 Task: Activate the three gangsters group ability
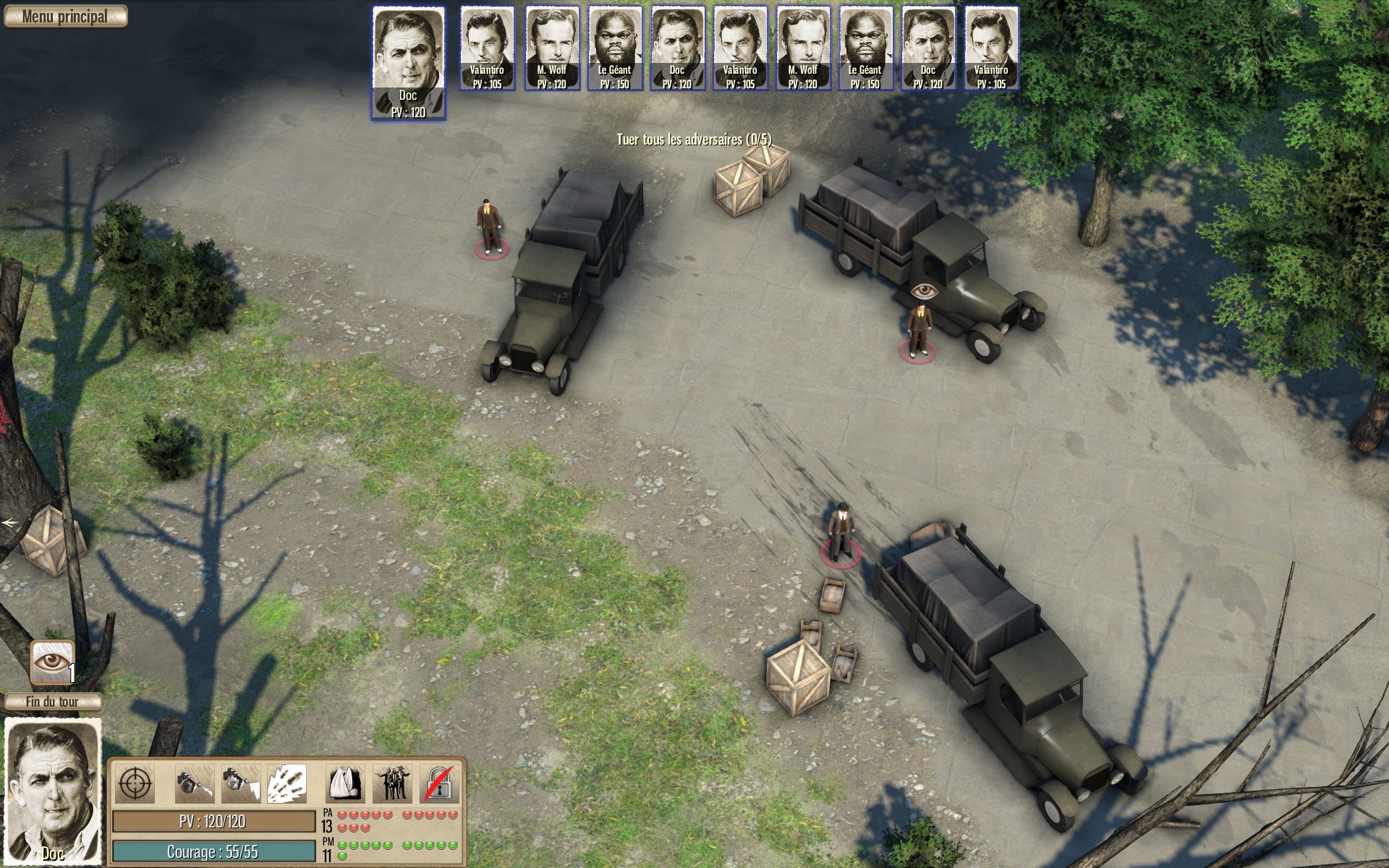tap(393, 783)
